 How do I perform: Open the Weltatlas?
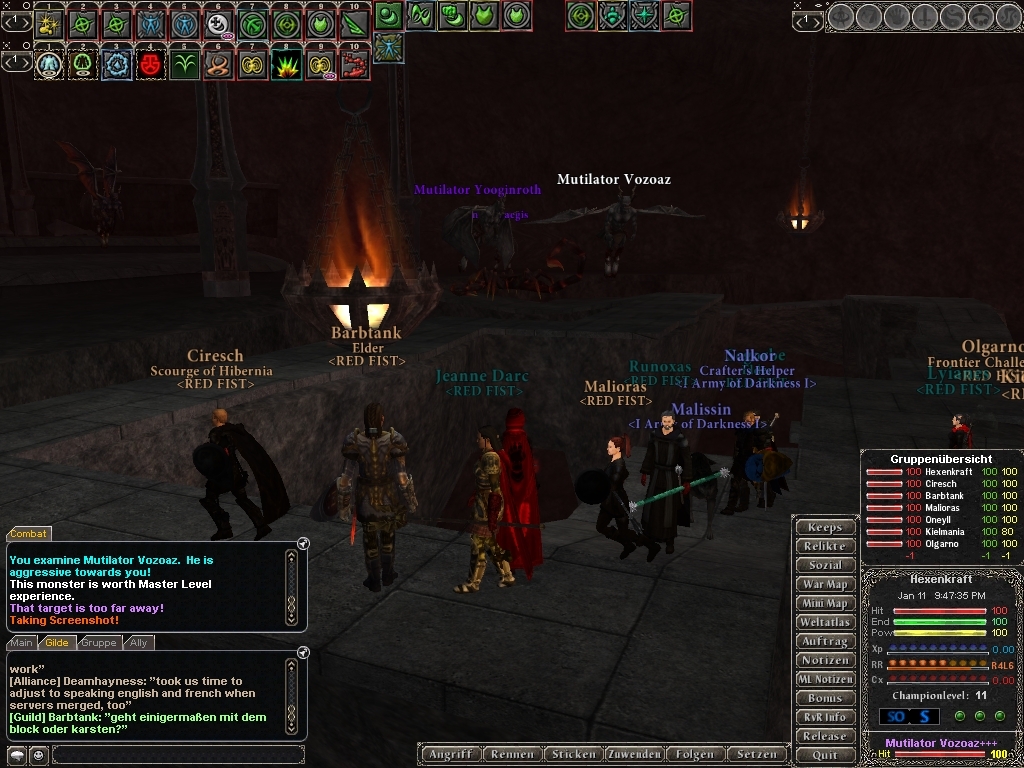pyautogui.click(x=825, y=622)
